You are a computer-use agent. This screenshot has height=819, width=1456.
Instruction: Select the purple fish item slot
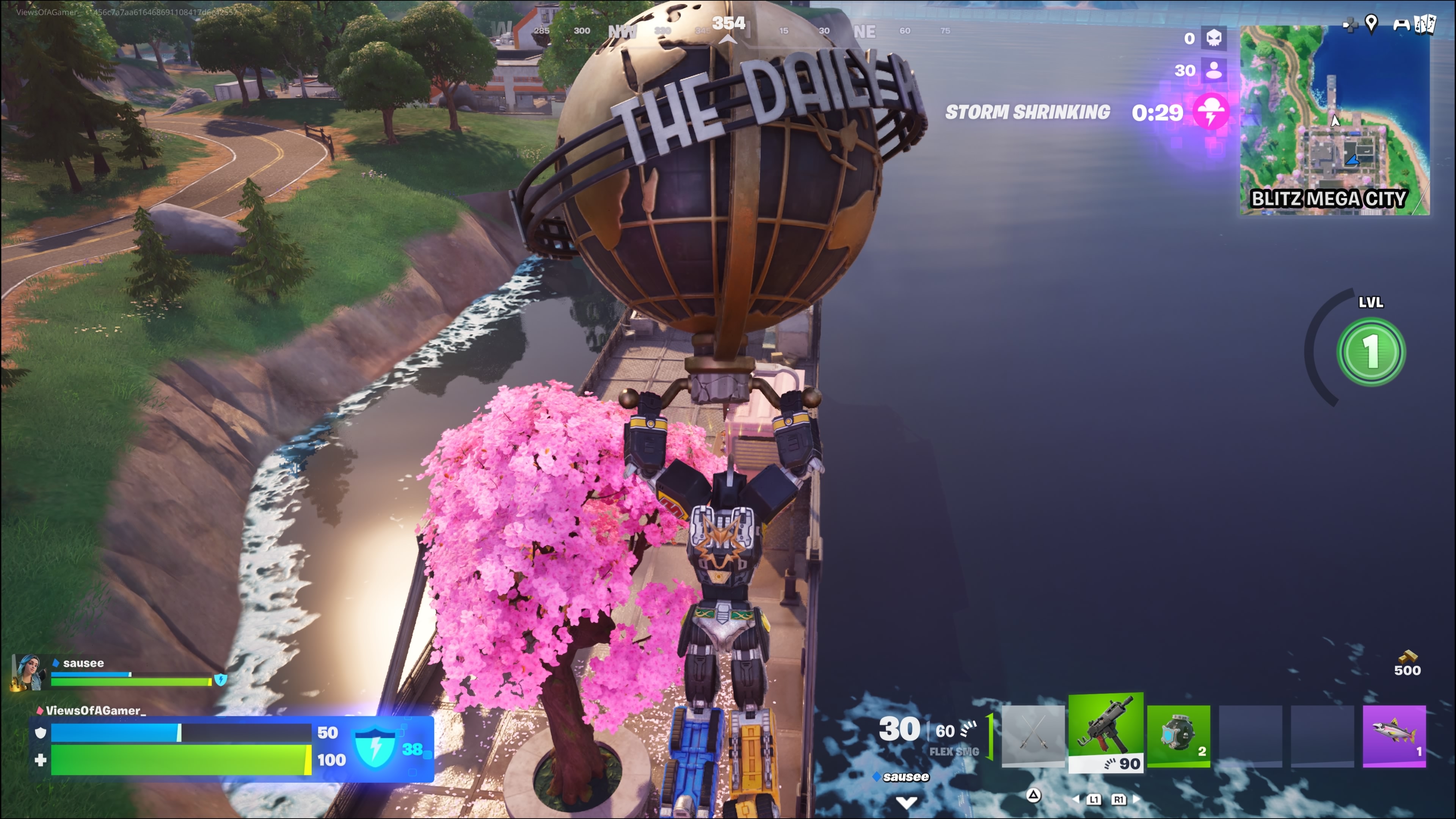click(1394, 735)
